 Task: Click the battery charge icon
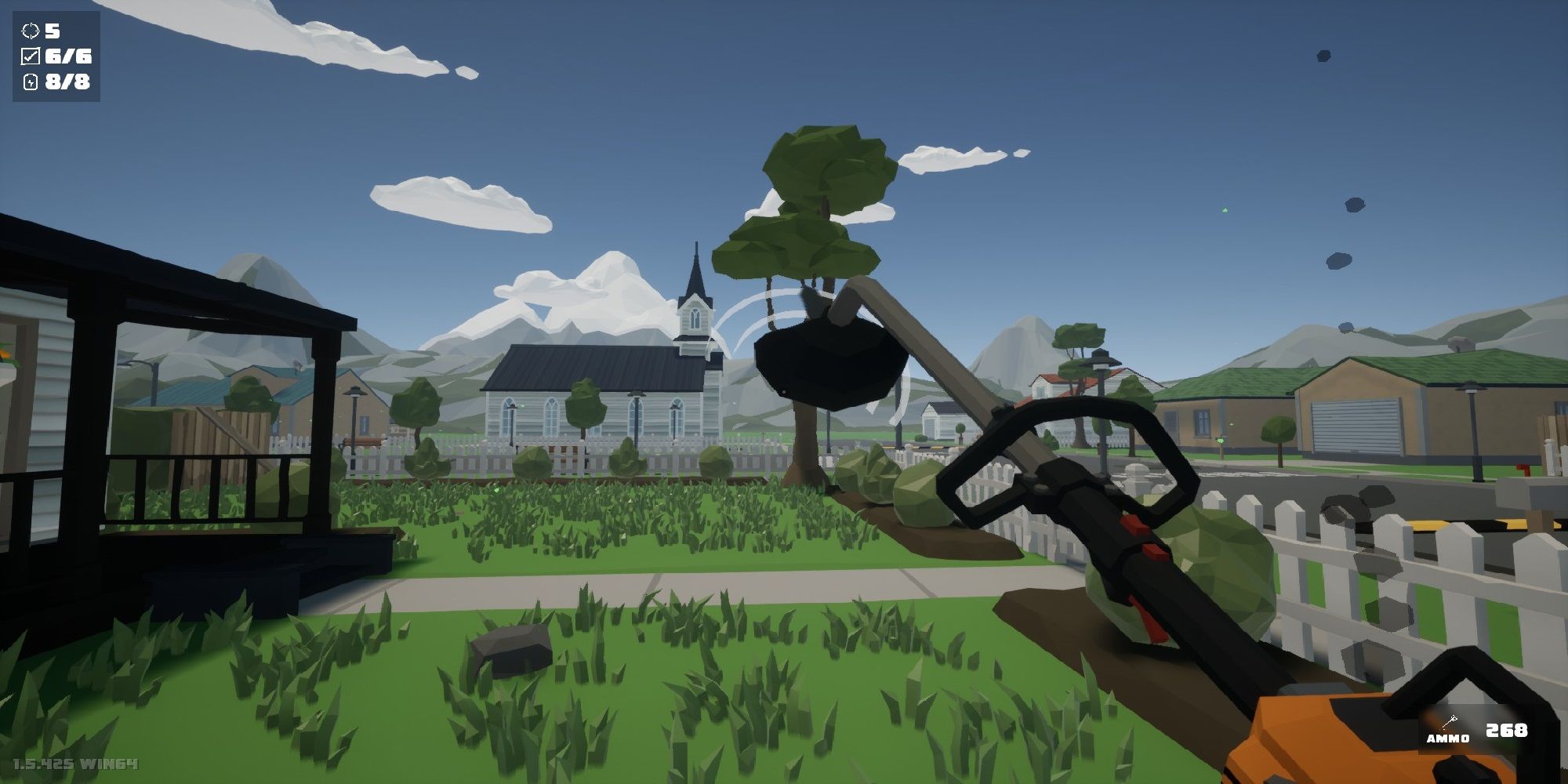click(x=31, y=82)
